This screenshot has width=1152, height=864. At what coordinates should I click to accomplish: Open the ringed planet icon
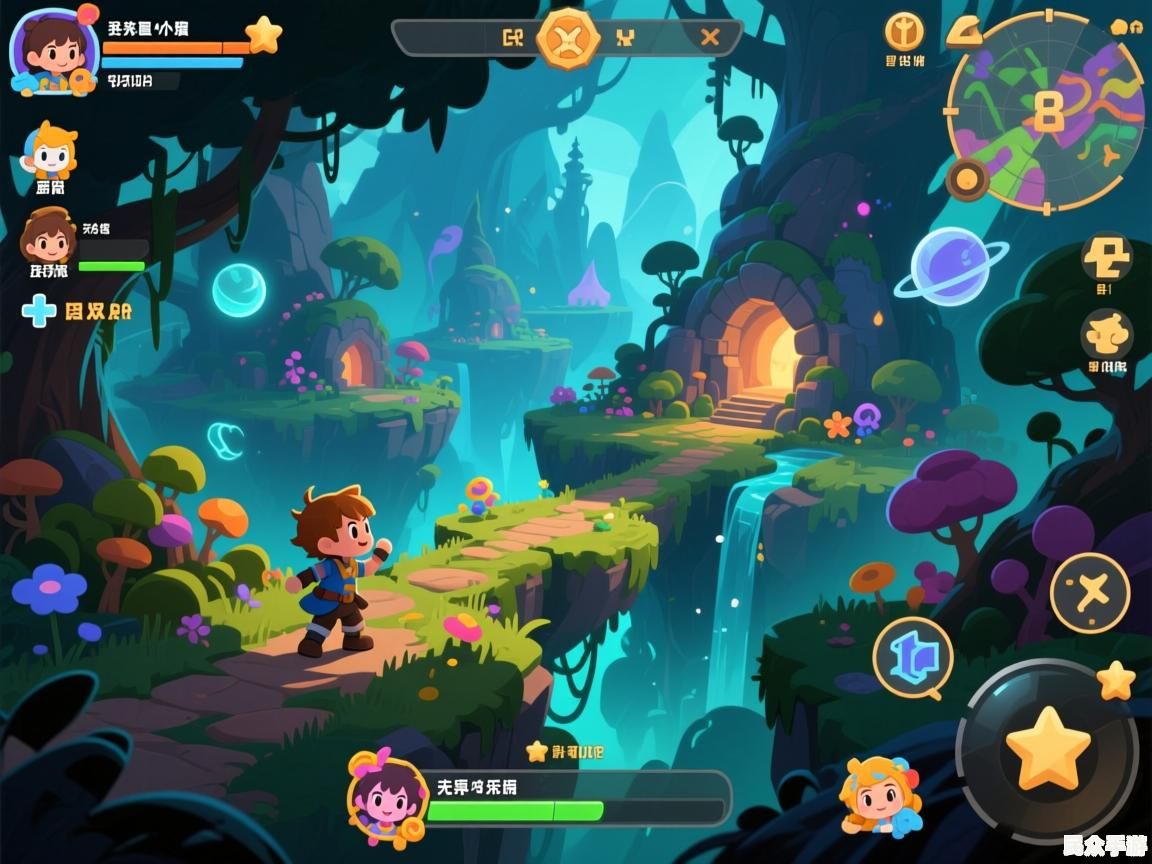[x=950, y=265]
